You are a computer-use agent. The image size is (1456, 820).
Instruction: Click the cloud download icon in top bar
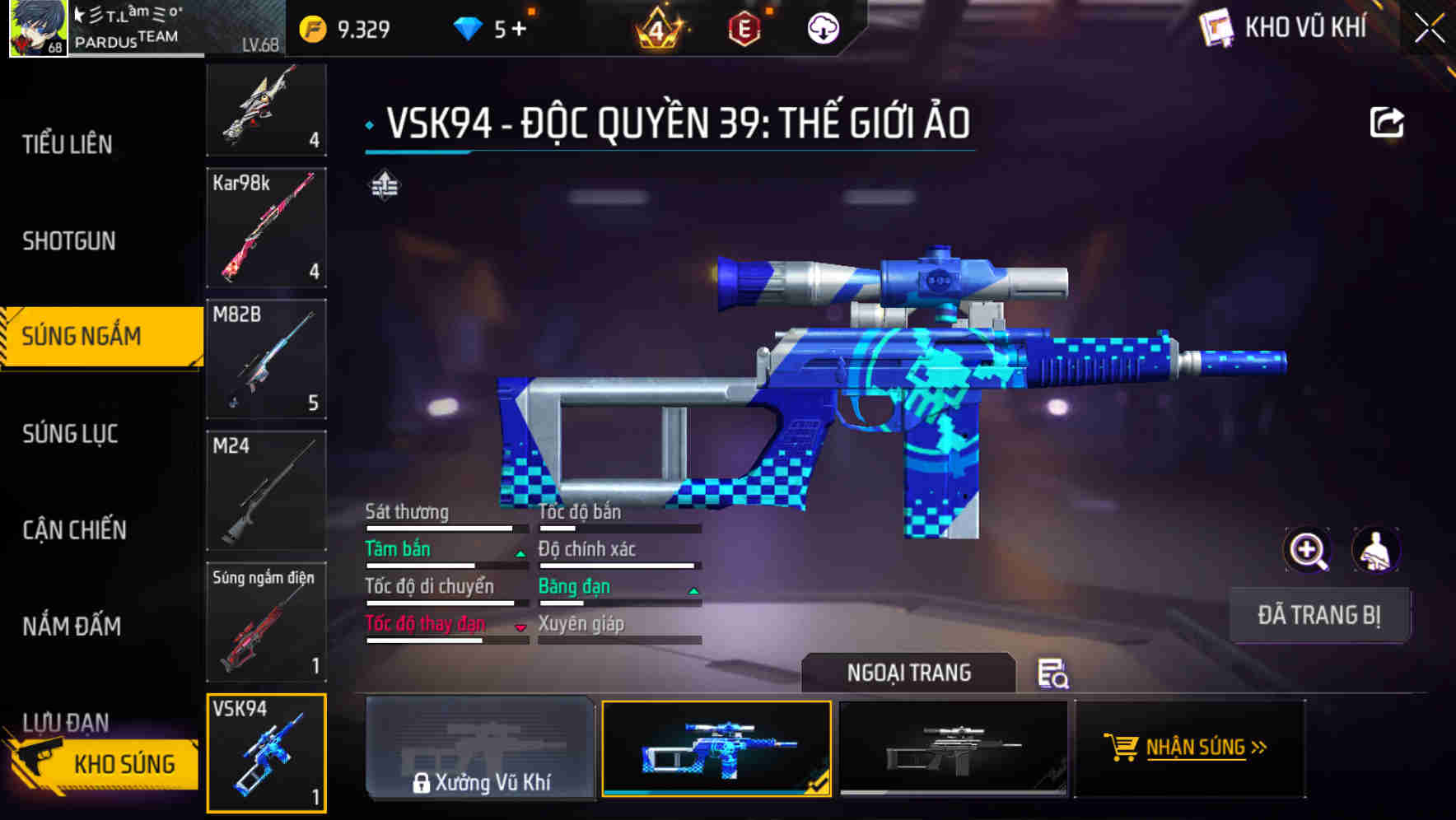821,27
